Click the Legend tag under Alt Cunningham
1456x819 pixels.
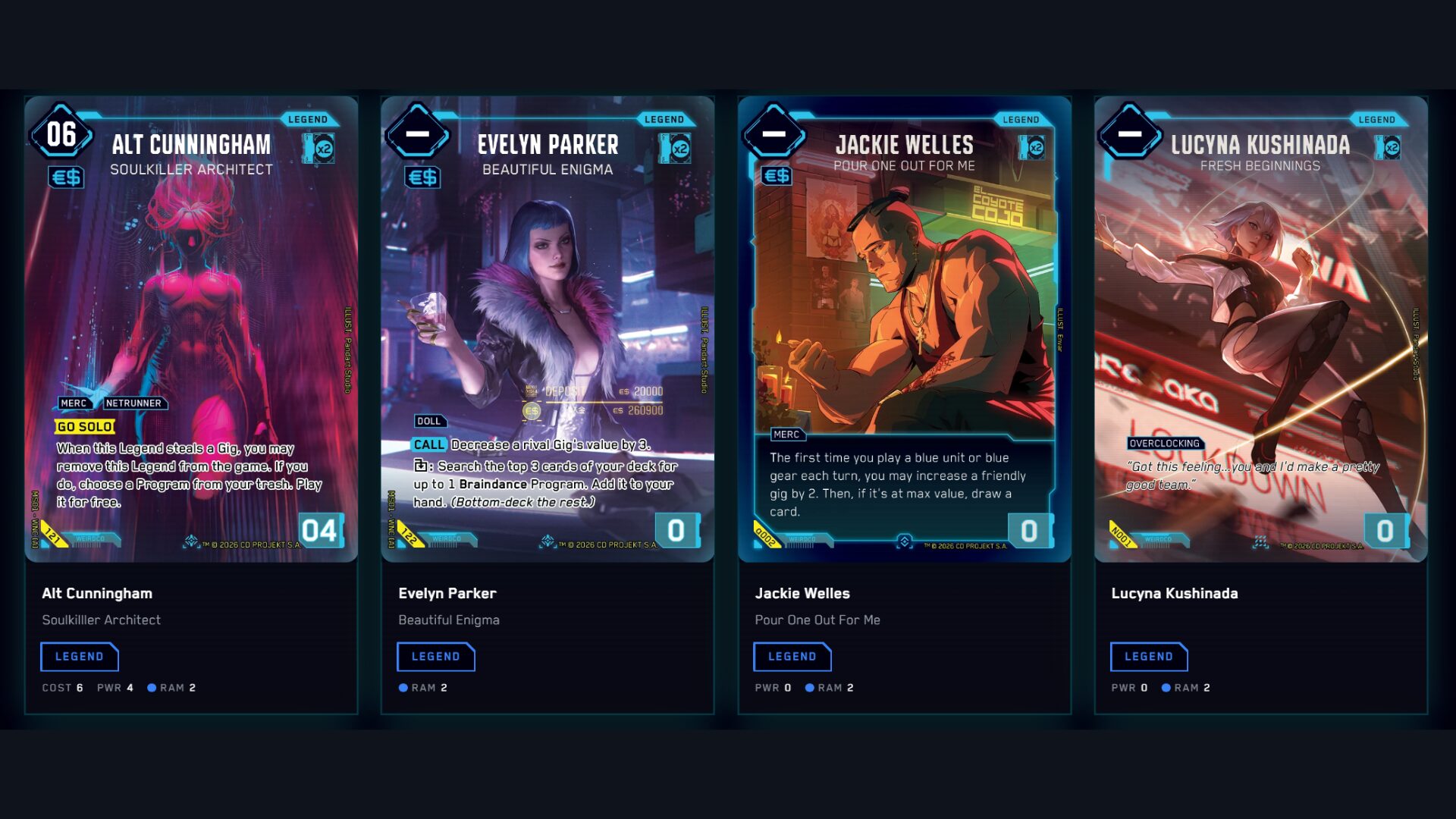(80, 657)
